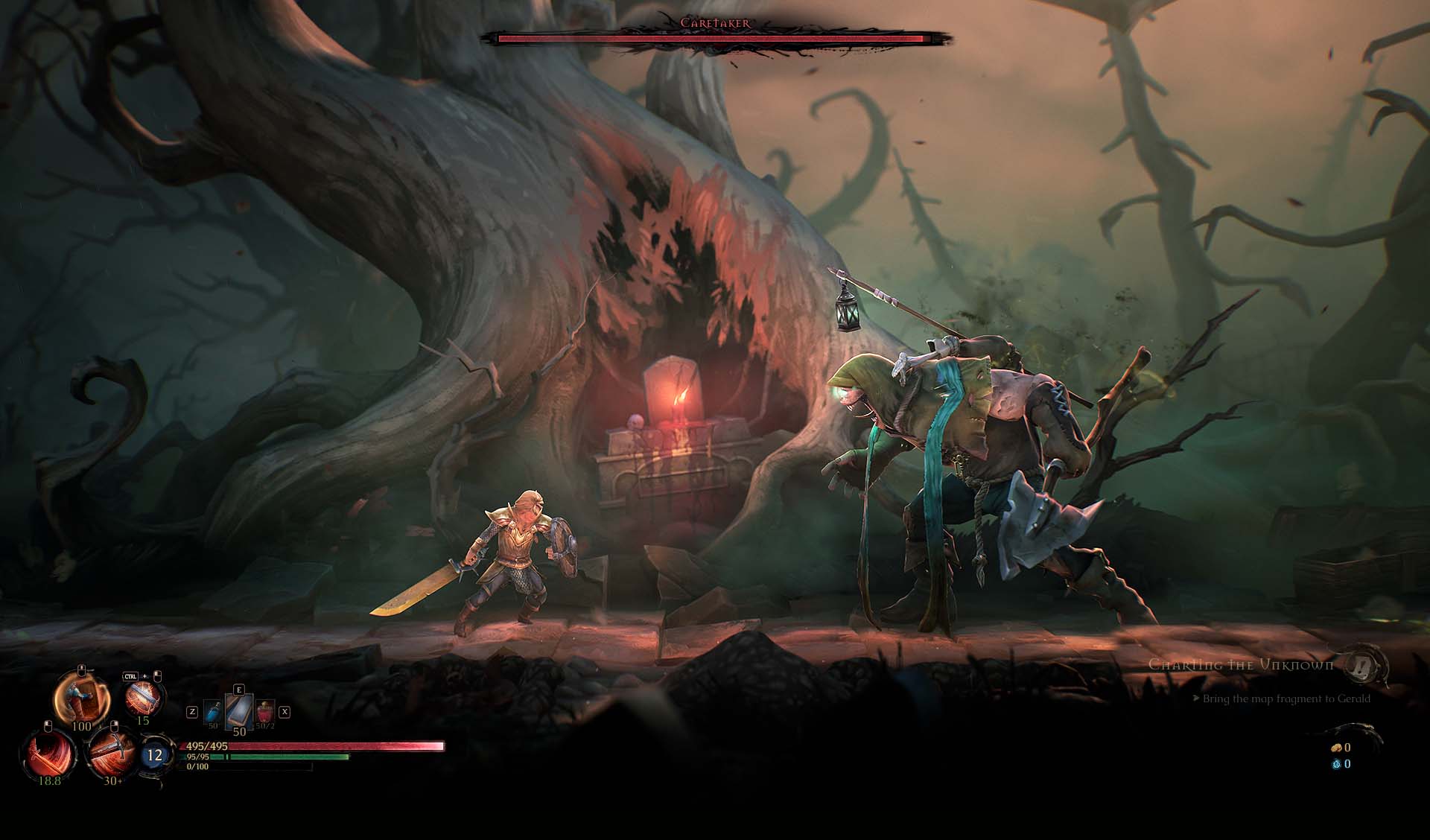
Task: Use the blue mana potion slot
Action: (213, 712)
